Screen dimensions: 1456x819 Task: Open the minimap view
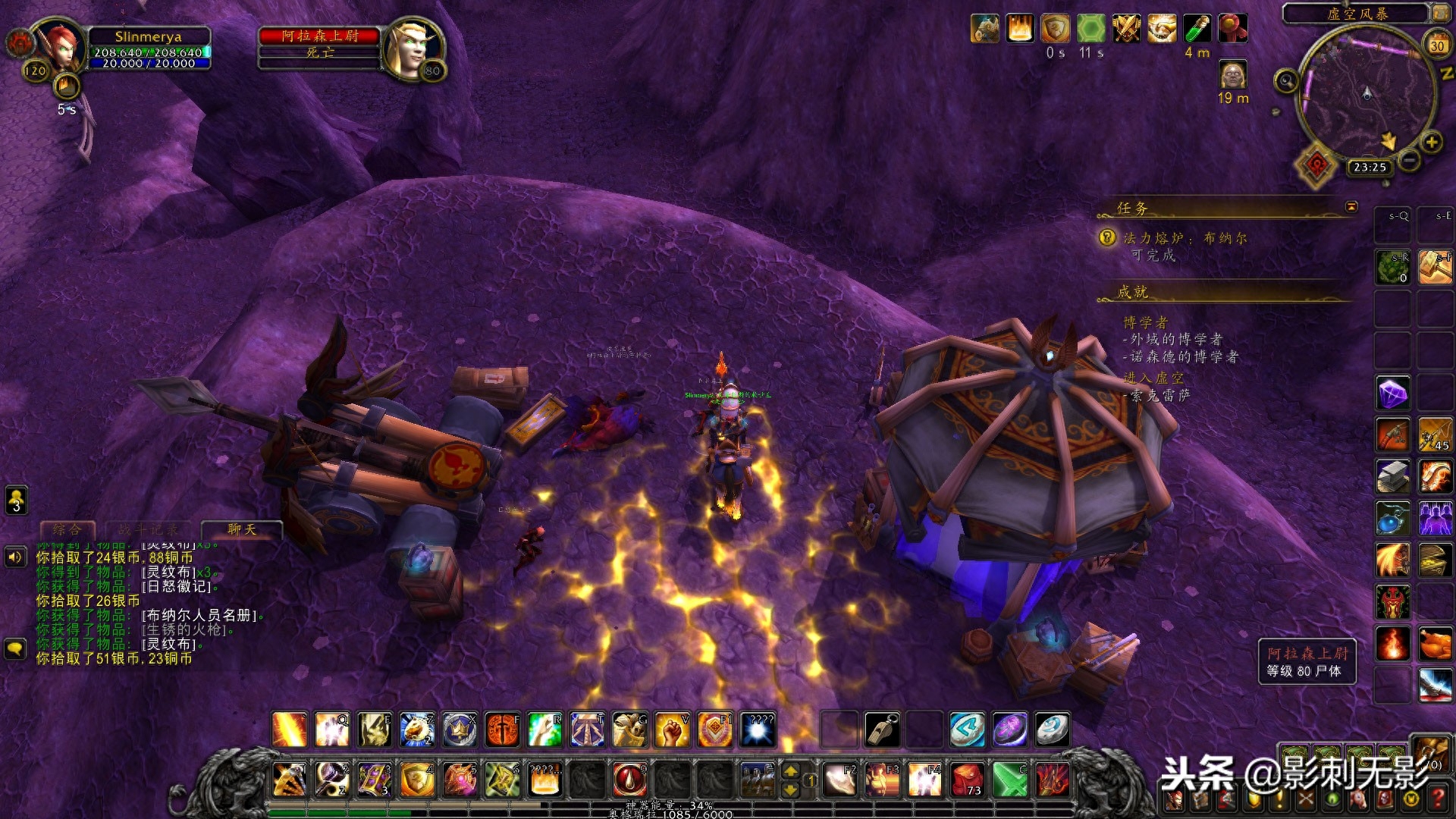[x=1367, y=95]
